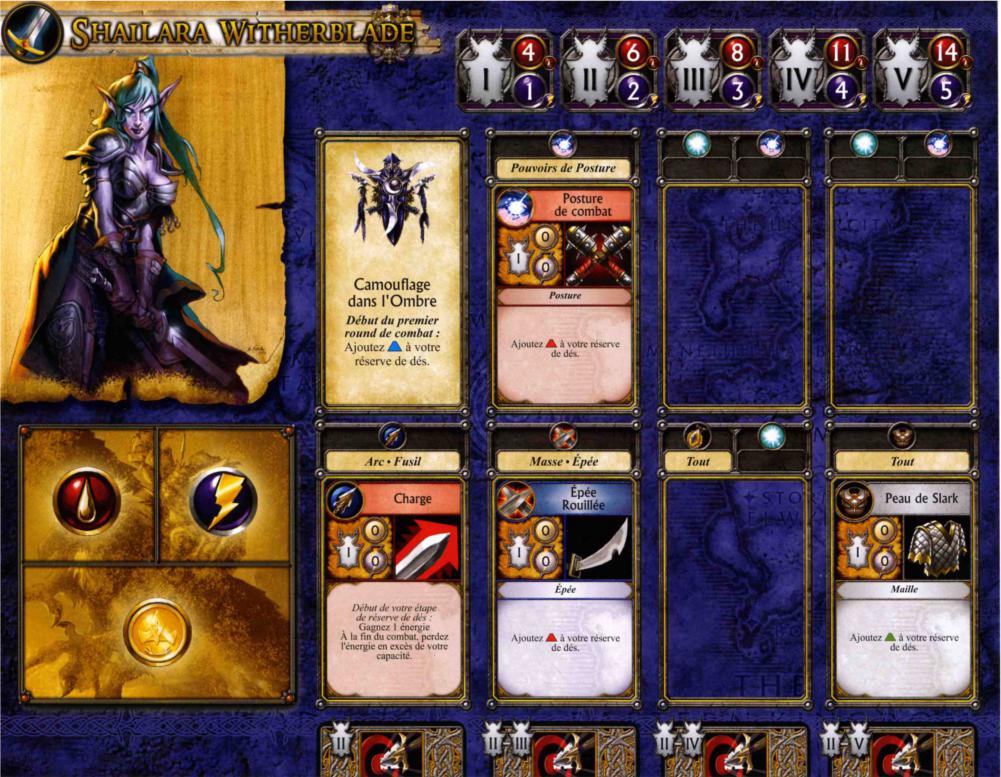Select the level IV stats tile

point(817,69)
